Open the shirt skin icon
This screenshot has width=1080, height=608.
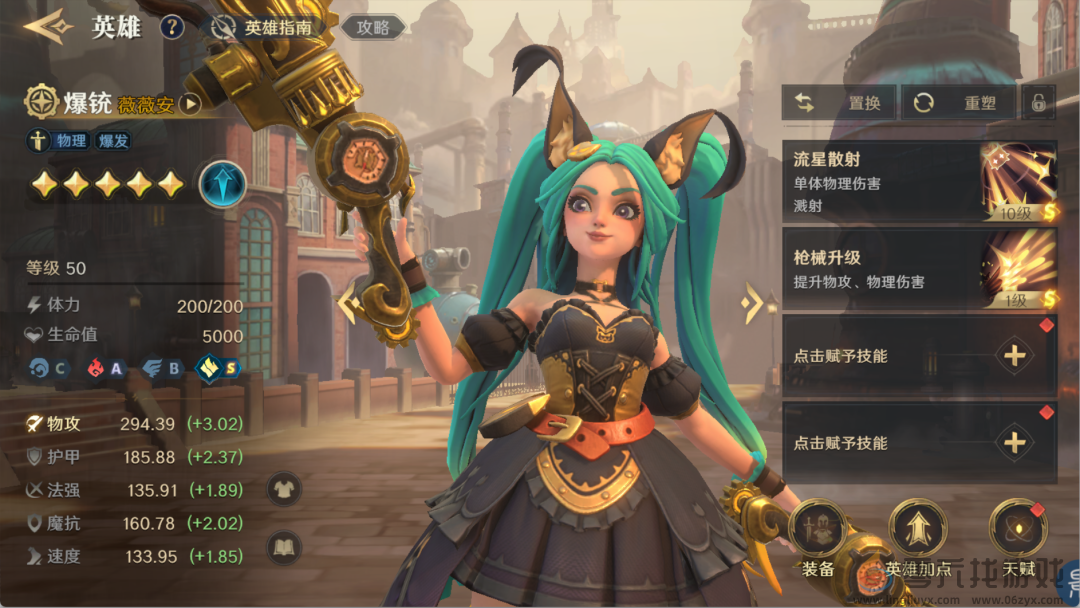point(284,489)
